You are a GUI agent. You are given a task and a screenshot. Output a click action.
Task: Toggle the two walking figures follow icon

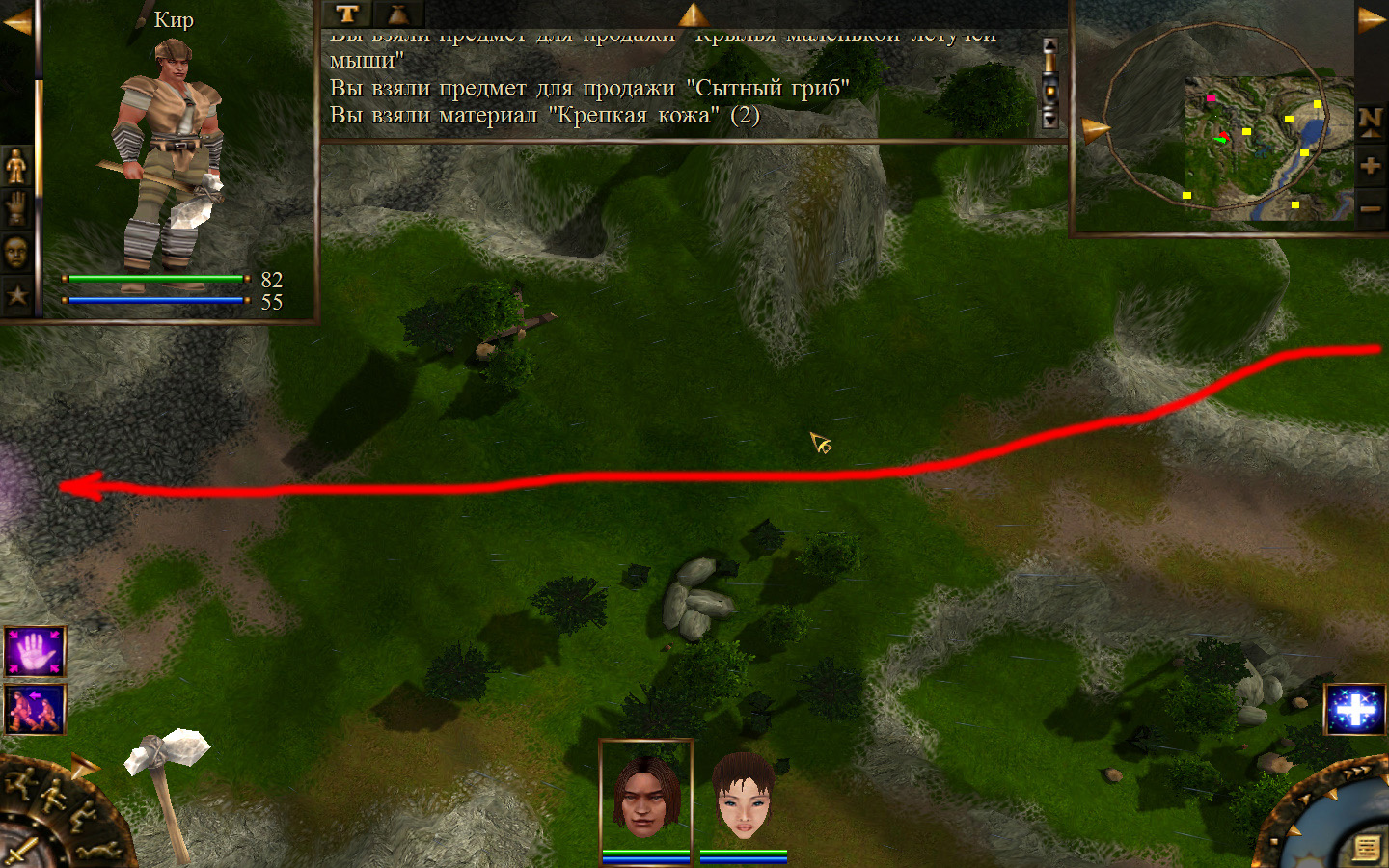pyautogui.click(x=35, y=709)
